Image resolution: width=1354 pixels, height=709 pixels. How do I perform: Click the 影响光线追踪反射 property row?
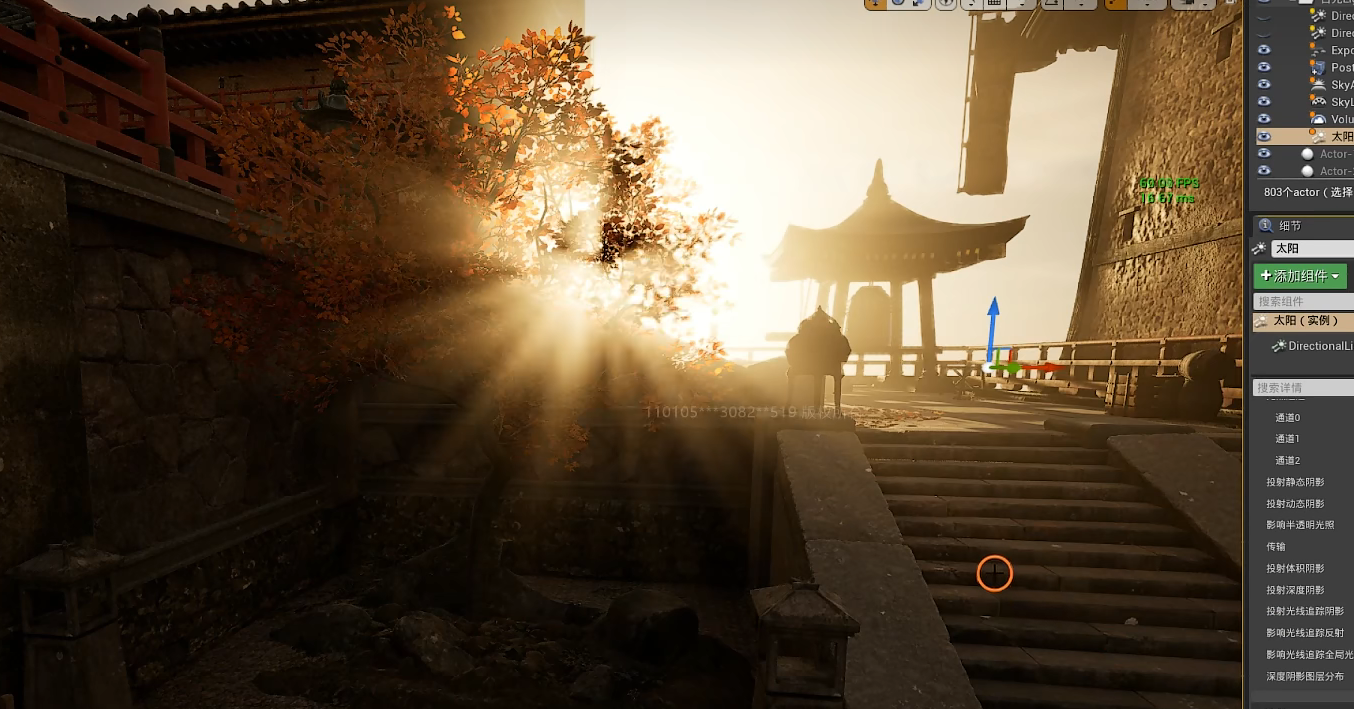point(1304,633)
